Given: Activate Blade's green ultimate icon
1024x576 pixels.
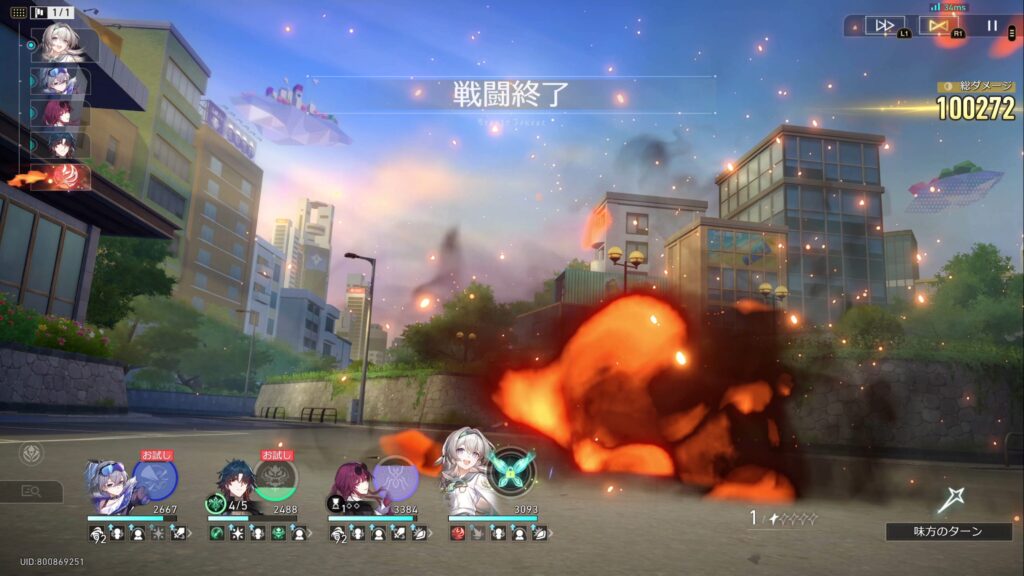Looking at the screenshot, I should coord(274,479).
